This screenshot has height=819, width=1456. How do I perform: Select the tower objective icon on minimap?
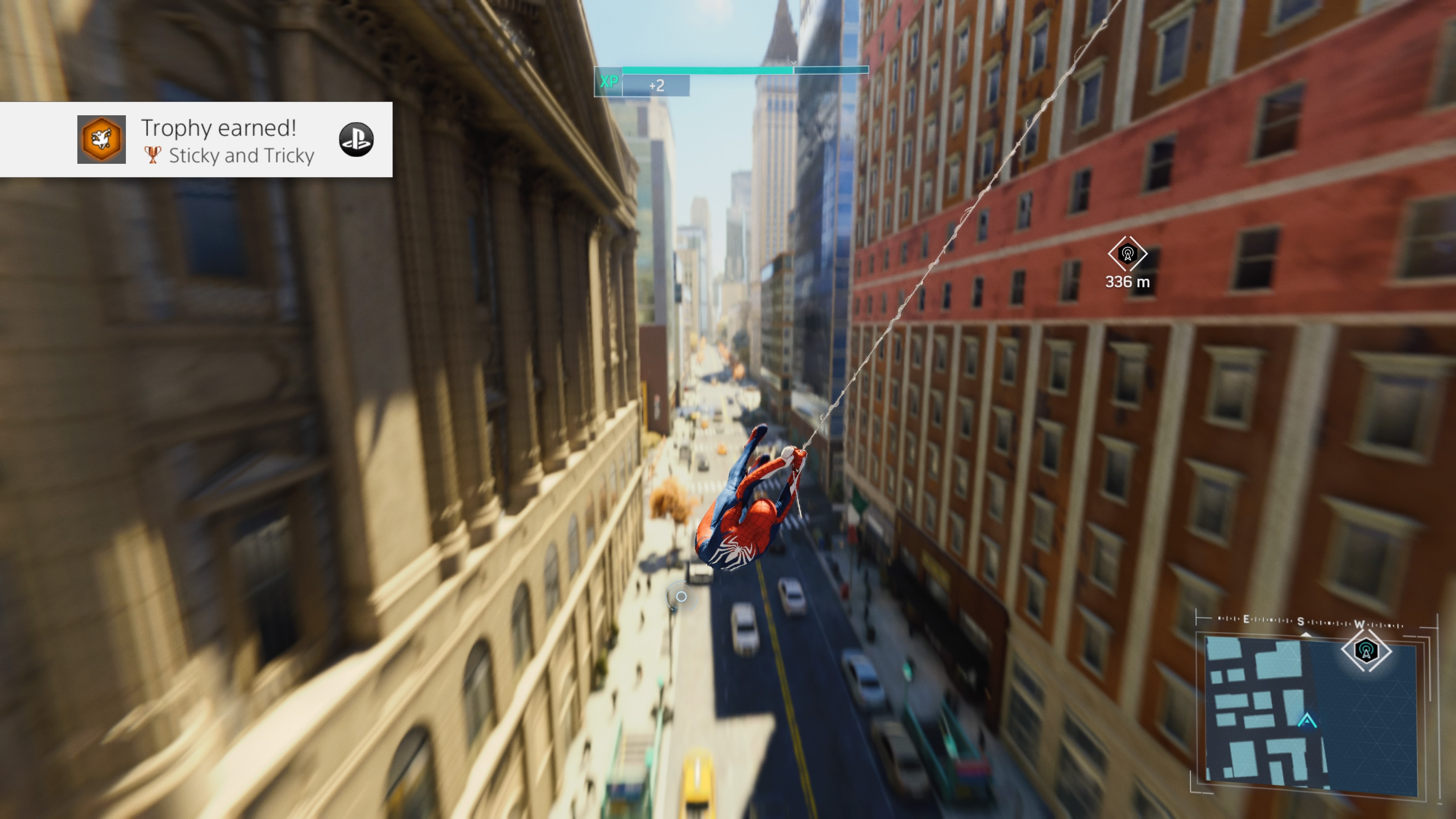(x=1366, y=651)
